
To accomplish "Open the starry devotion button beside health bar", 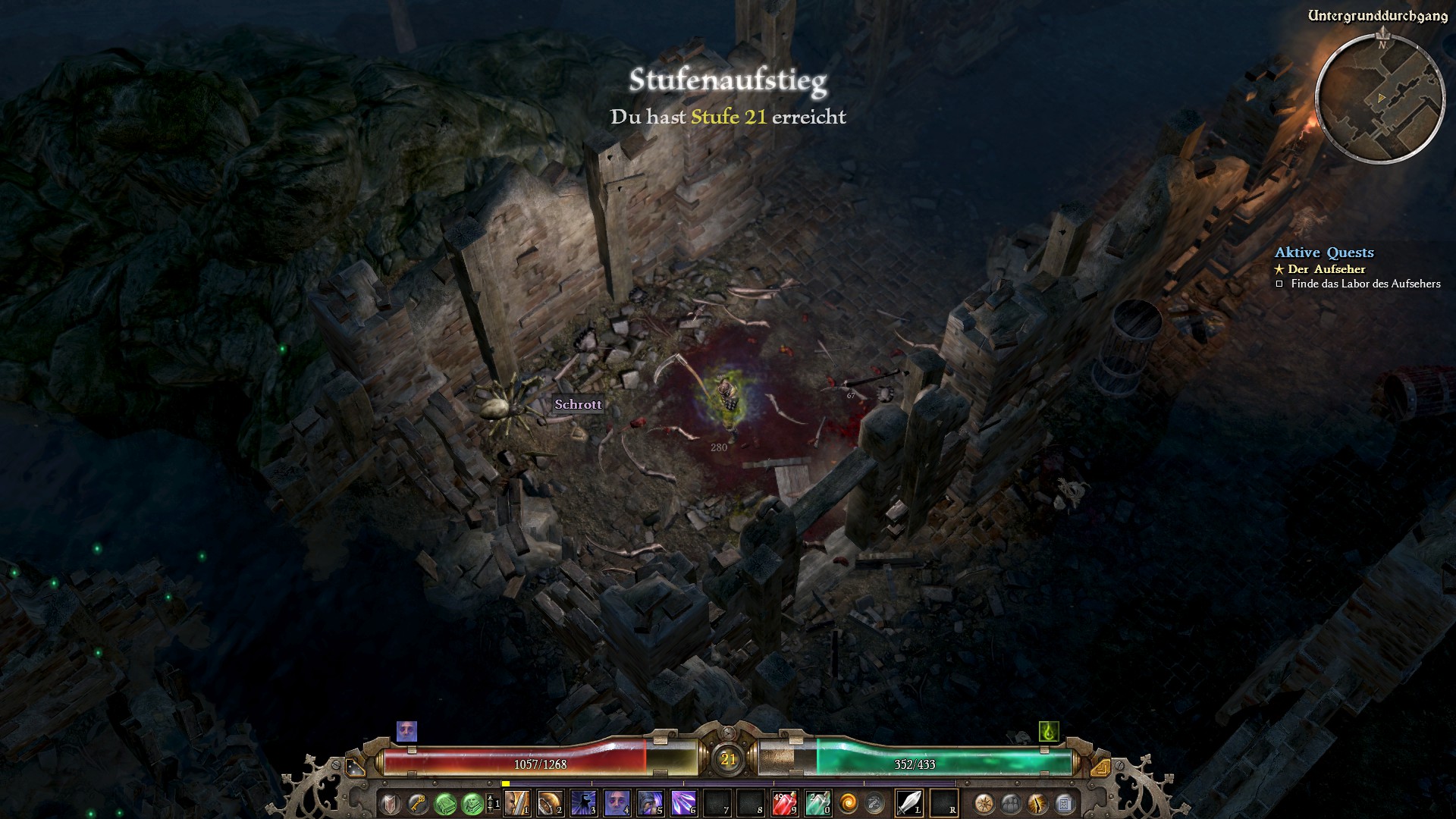I will [x=355, y=767].
